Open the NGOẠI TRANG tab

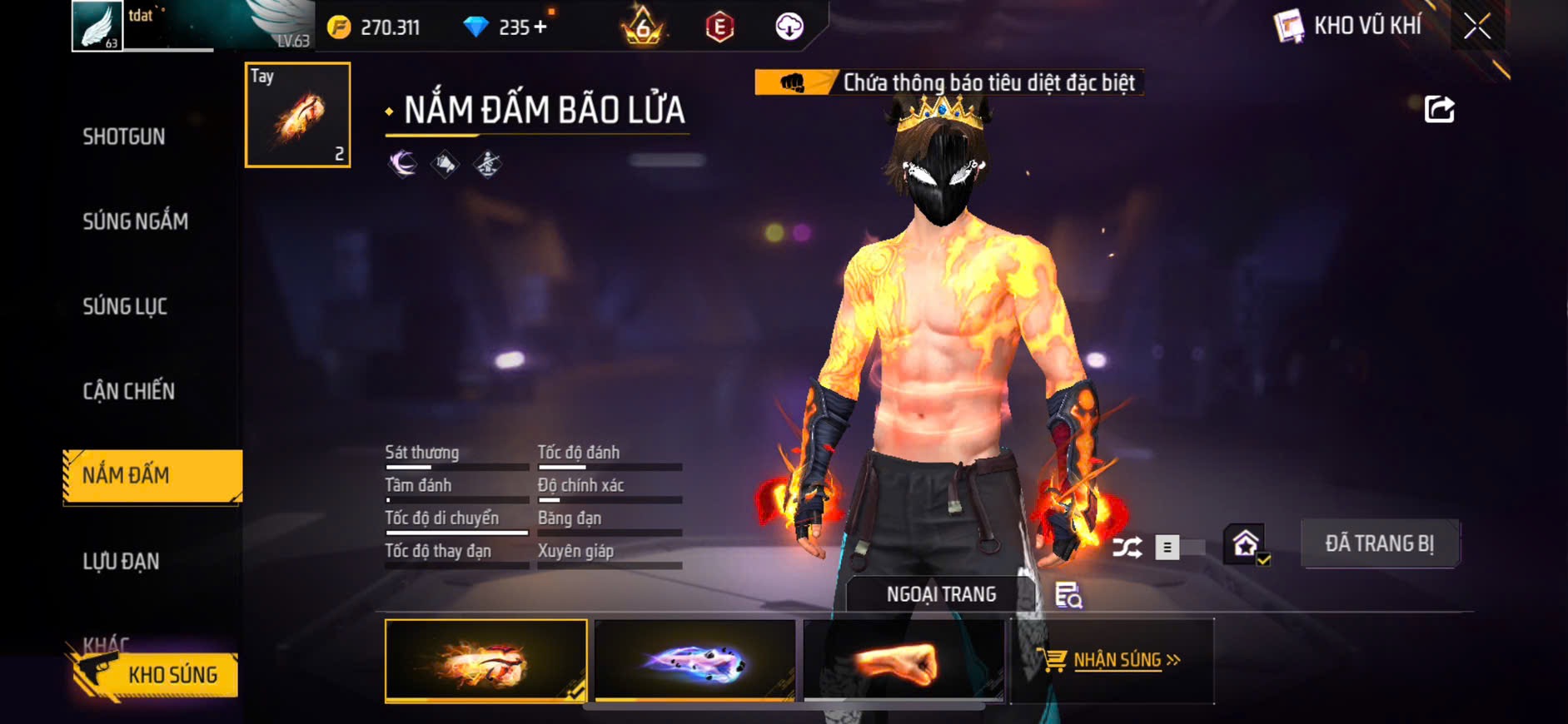pyautogui.click(x=941, y=594)
